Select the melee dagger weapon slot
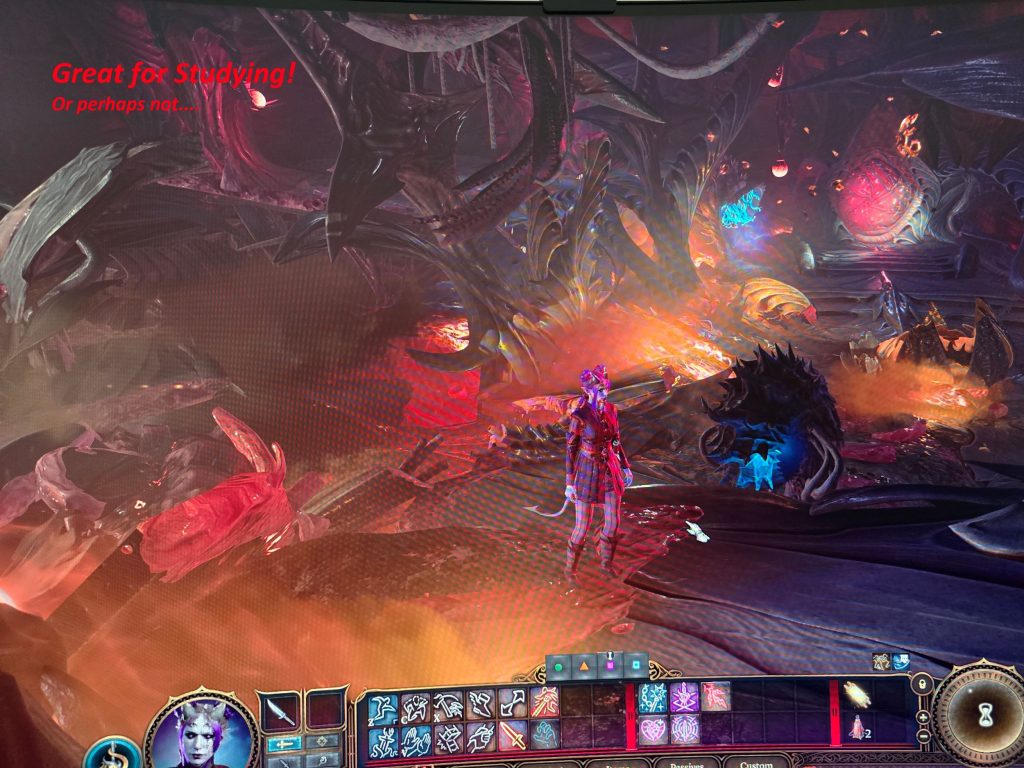Image resolution: width=1024 pixels, height=768 pixels. point(278,712)
